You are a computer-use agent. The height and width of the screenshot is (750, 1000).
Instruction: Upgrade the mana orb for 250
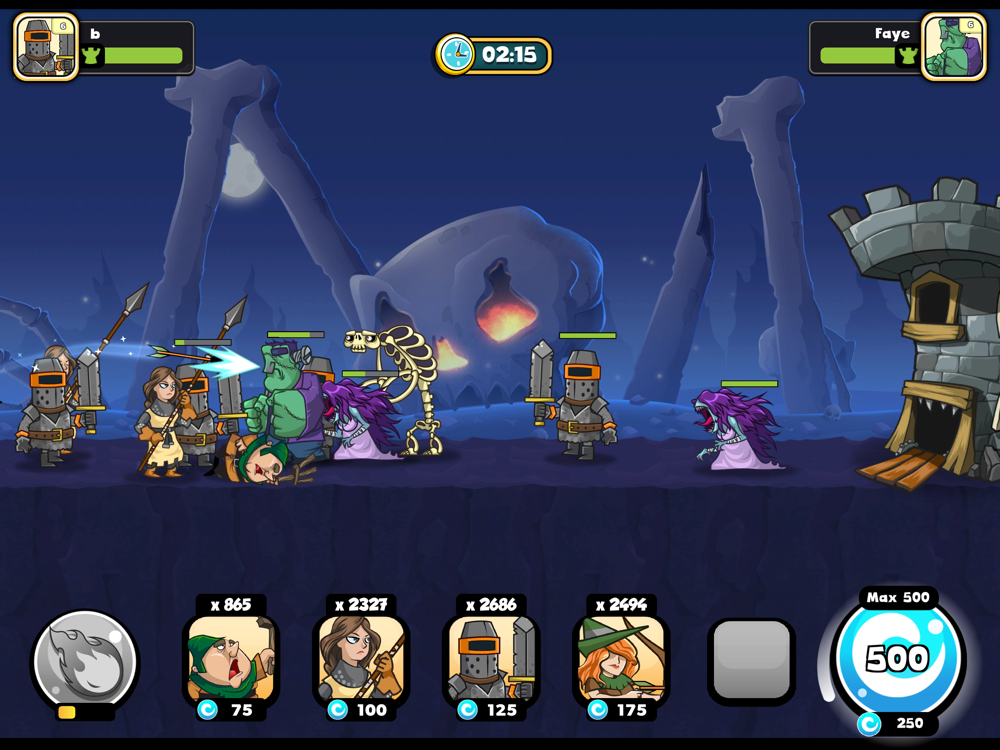(x=899, y=660)
